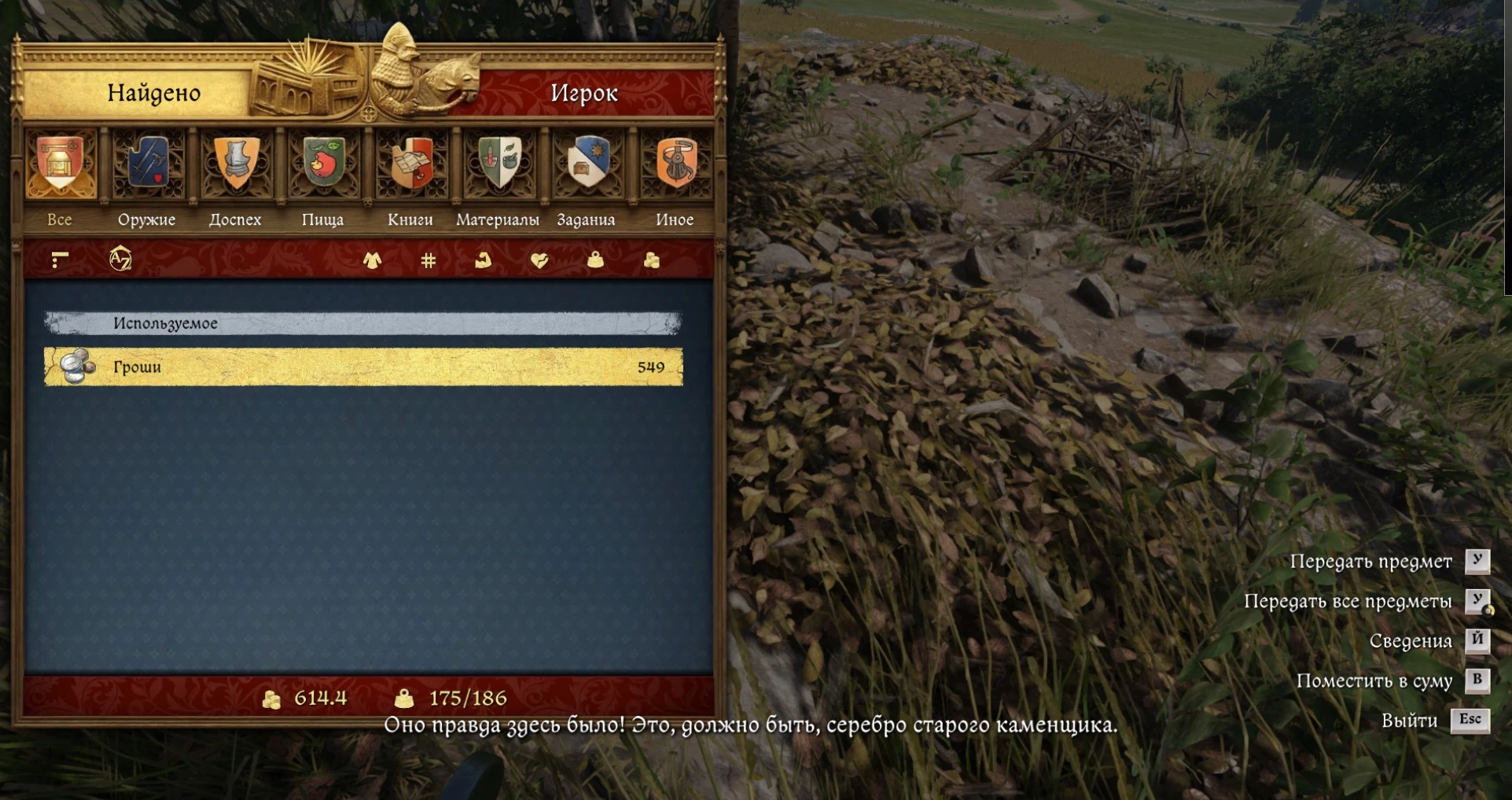Sort items by the coins price column
The image size is (1512, 800).
[x=652, y=260]
